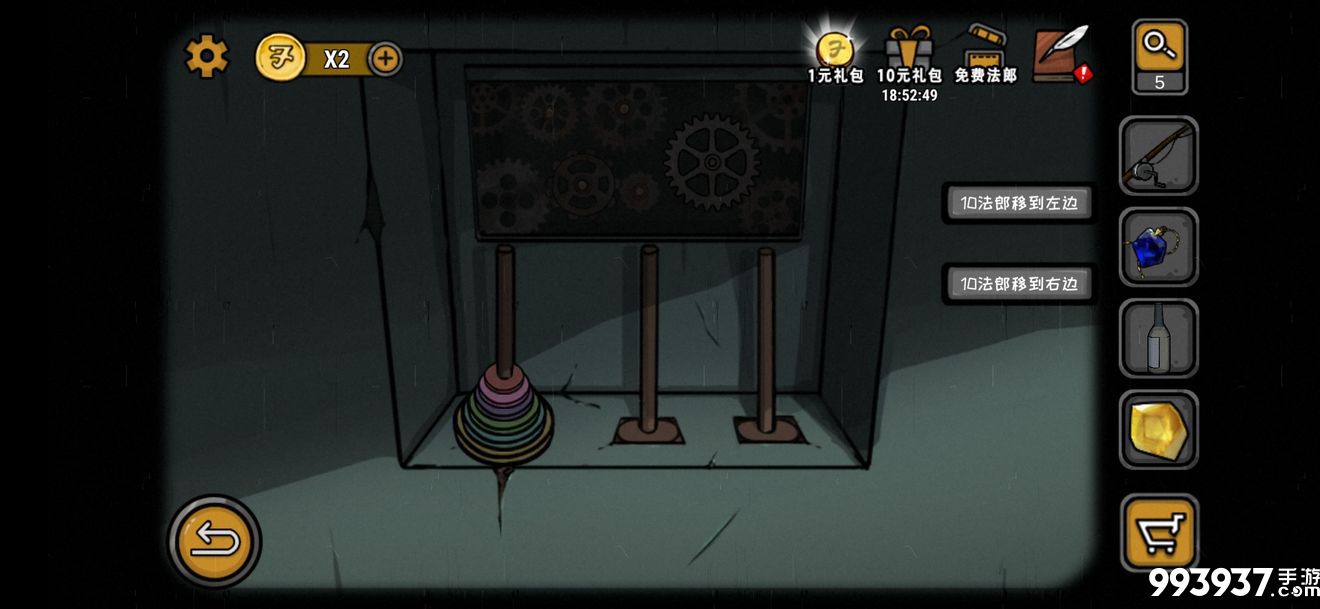Open the shopping cart store
Image resolution: width=1320 pixels, height=609 pixels.
pyautogui.click(x=1158, y=531)
